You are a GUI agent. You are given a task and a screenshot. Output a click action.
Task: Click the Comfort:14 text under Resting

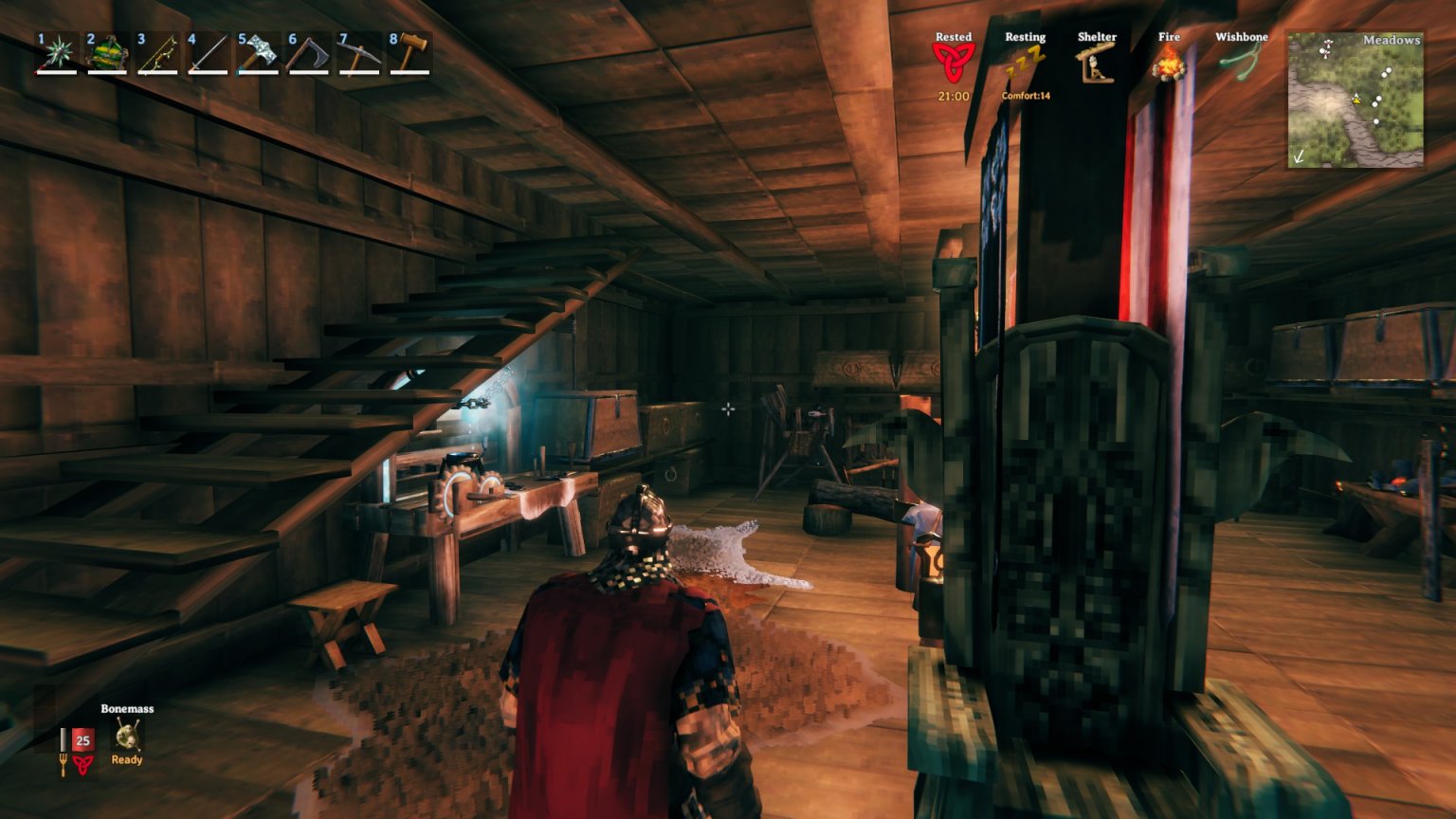click(x=1026, y=96)
